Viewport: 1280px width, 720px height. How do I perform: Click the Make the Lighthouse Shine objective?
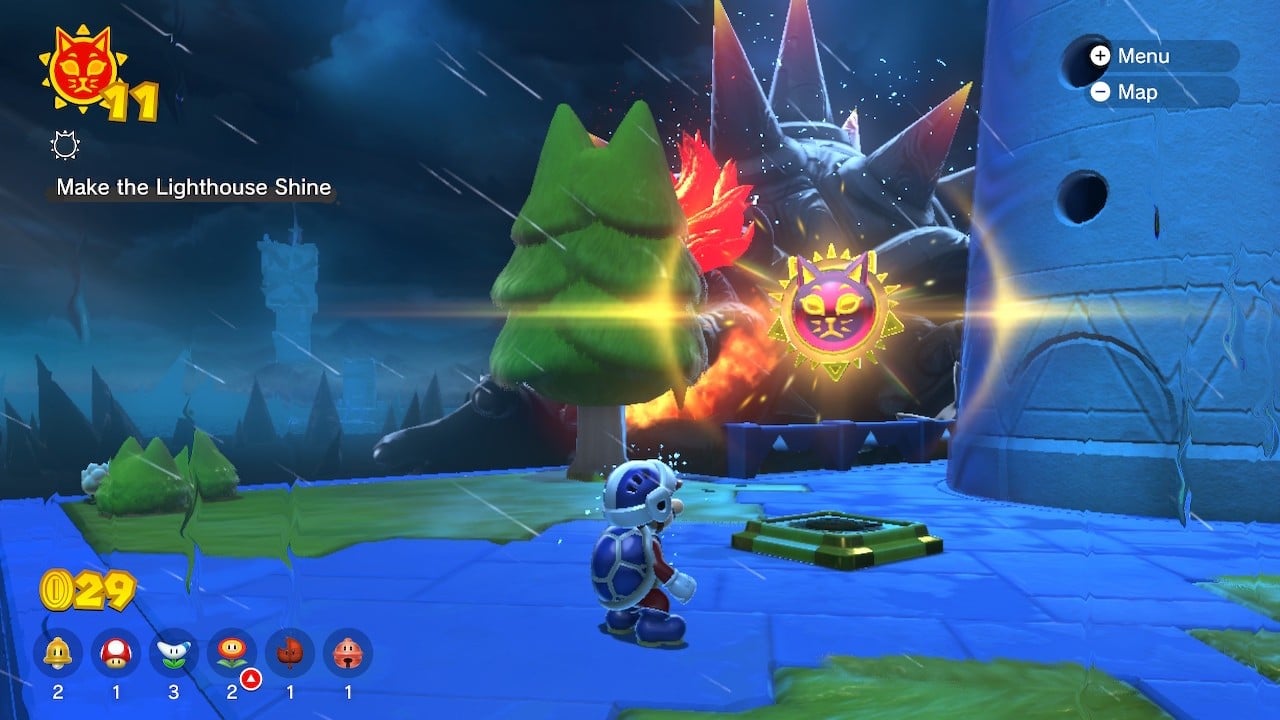pyautogui.click(x=193, y=187)
